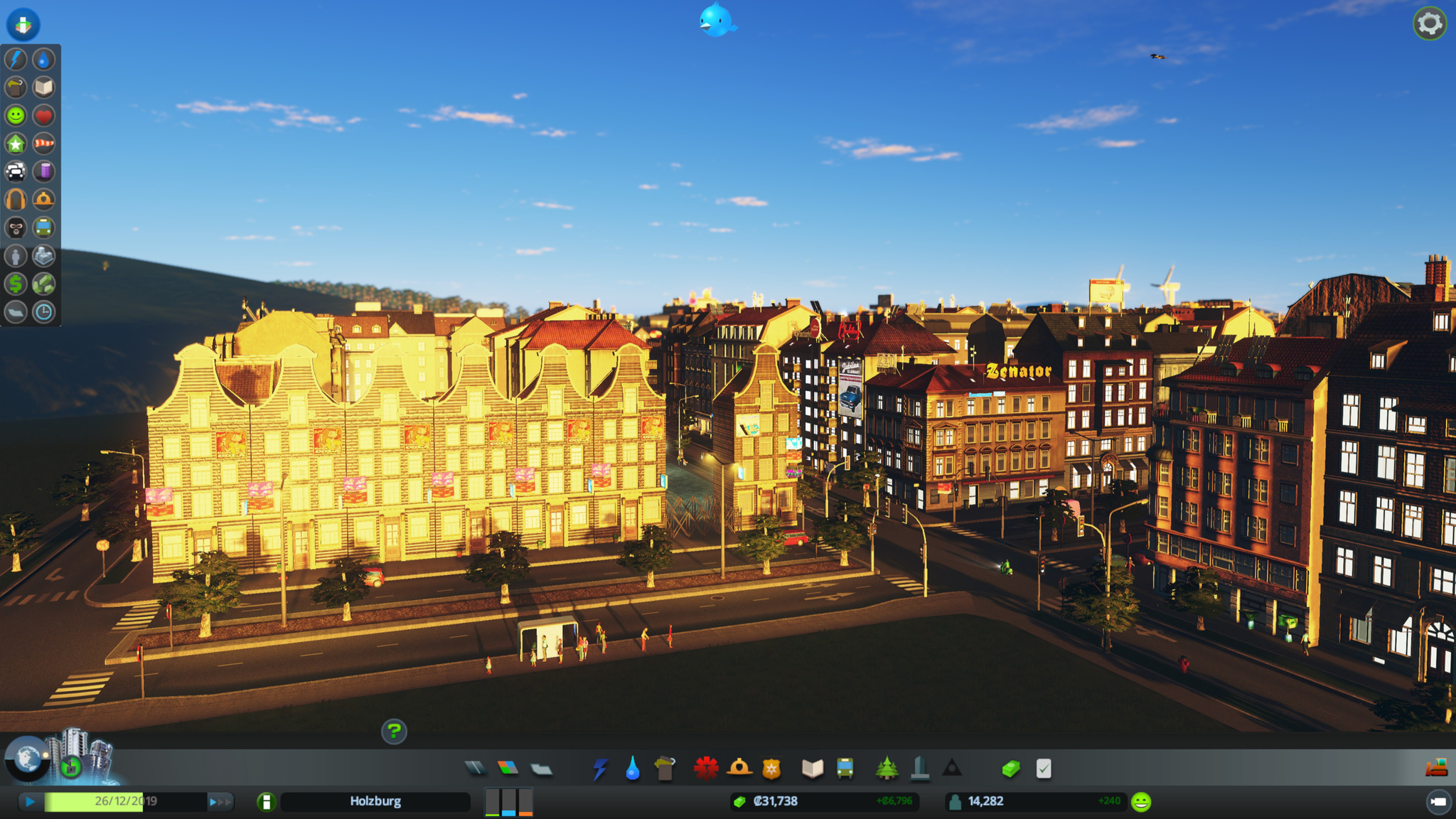
Task: Click the play/pause simulation button
Action: tap(30, 802)
